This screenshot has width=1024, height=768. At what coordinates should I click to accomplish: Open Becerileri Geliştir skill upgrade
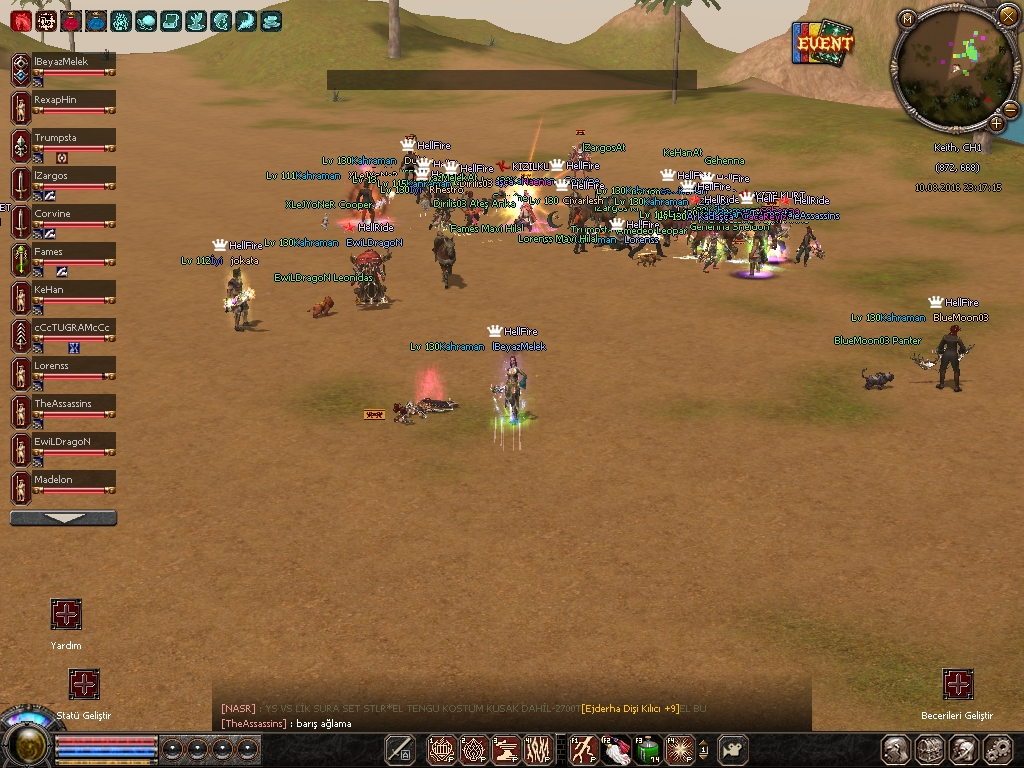coord(958,684)
